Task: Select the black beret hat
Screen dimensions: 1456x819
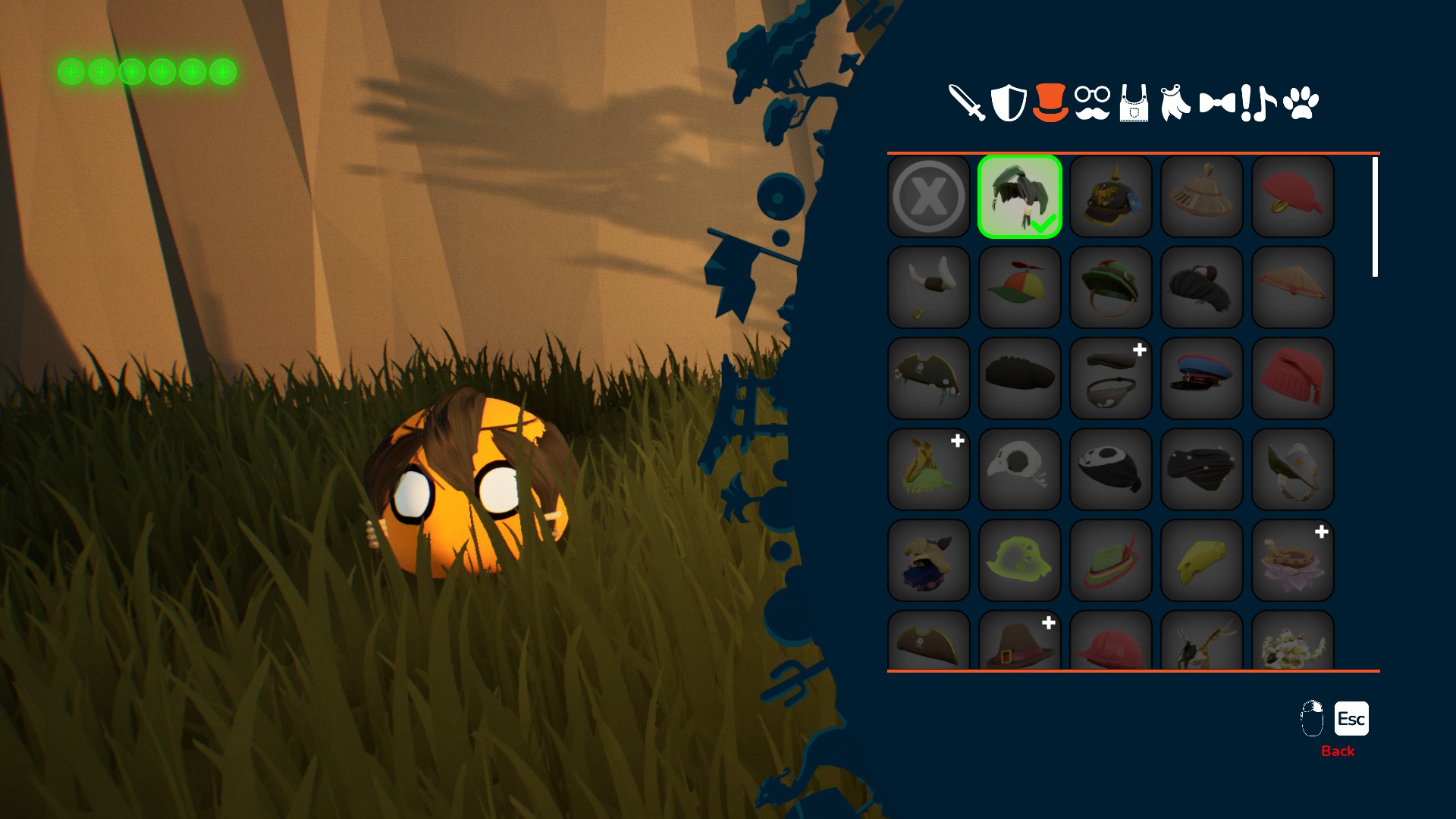Action: pos(1020,379)
